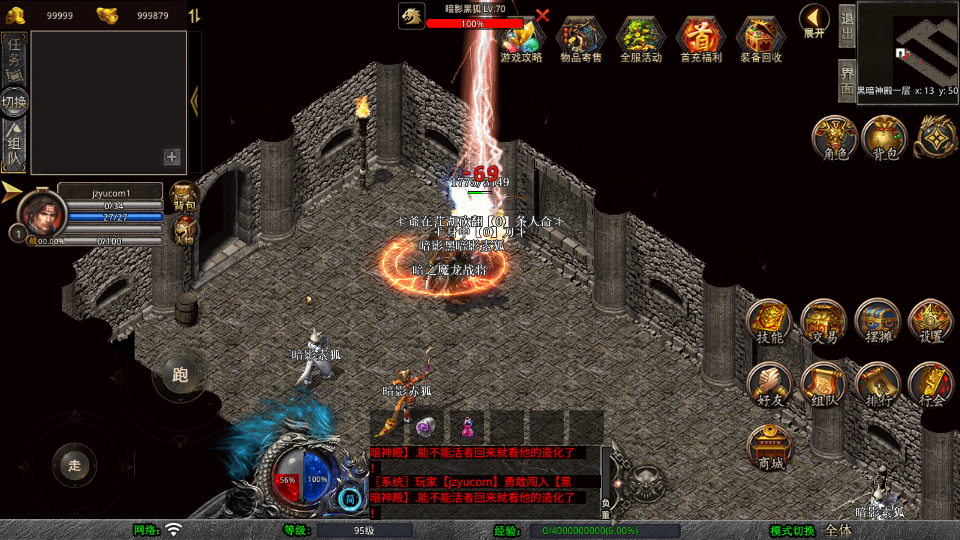Click the 展开 expand arrow button
960x540 pixels.
(x=814, y=20)
